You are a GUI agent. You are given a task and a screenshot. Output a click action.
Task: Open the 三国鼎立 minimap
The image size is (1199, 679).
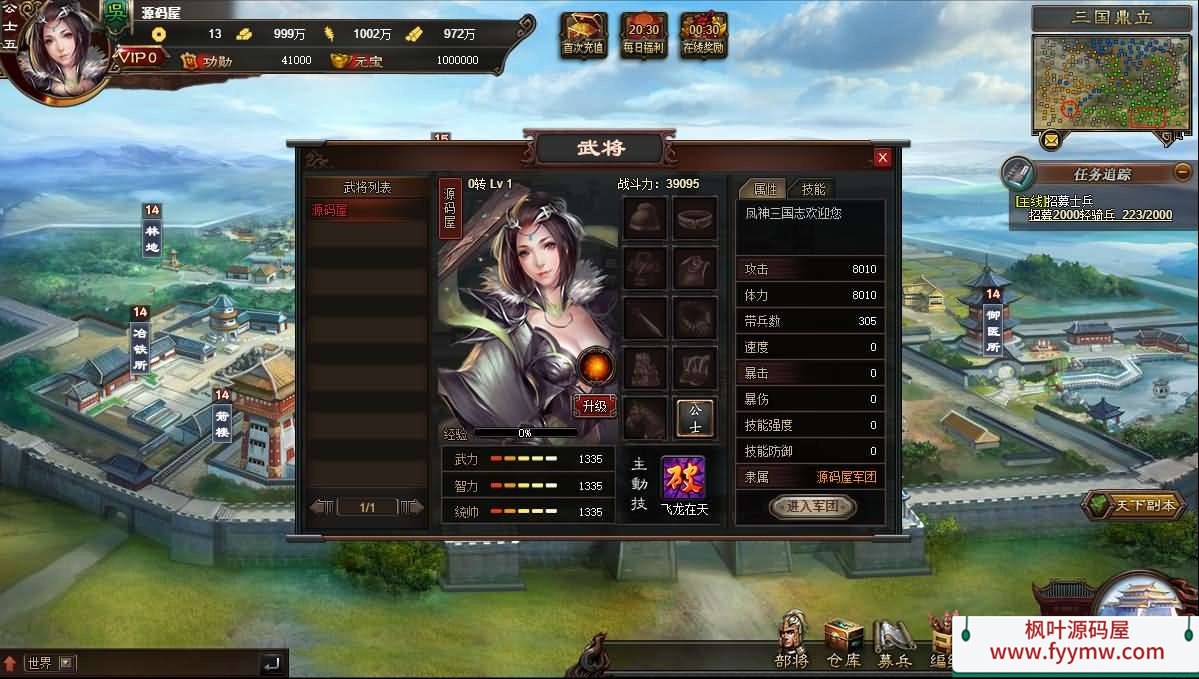point(1112,82)
